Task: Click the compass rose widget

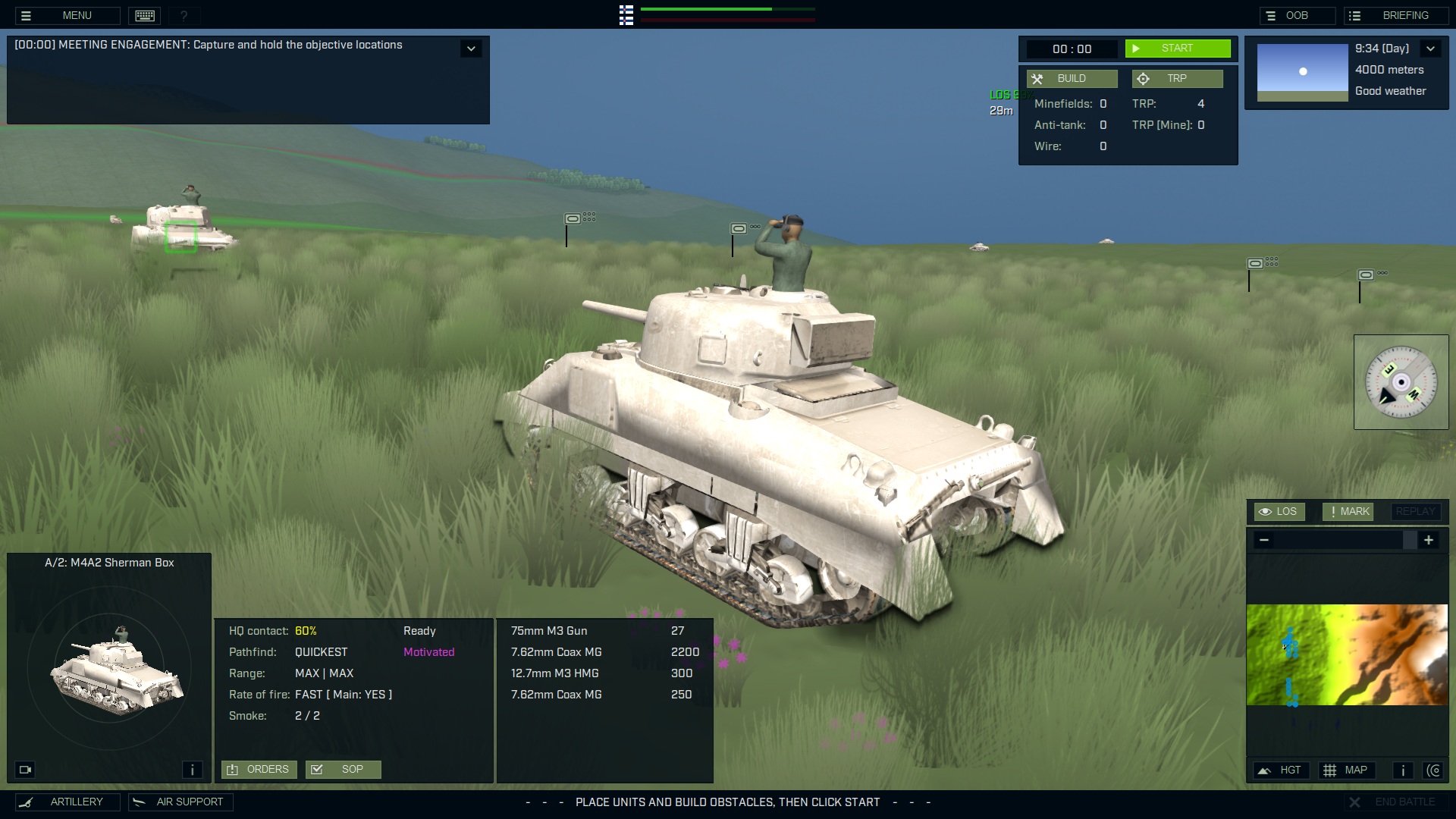Action: click(1401, 381)
